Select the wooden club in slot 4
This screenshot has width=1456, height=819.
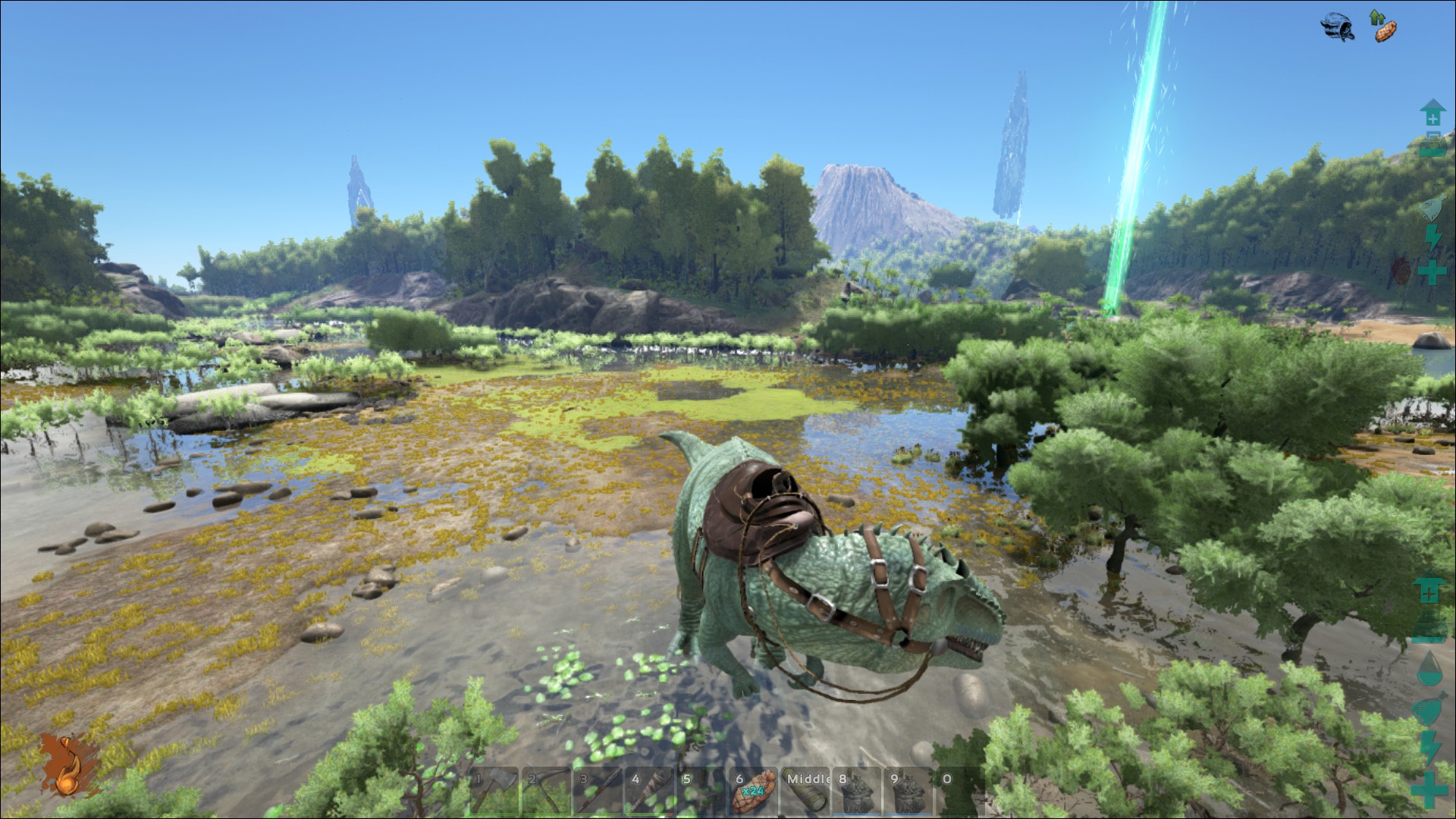tap(650, 792)
